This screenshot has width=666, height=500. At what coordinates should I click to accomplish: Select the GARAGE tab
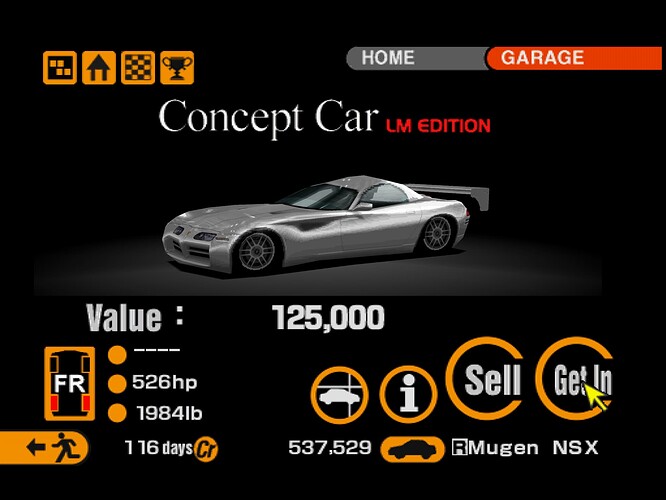tap(561, 58)
